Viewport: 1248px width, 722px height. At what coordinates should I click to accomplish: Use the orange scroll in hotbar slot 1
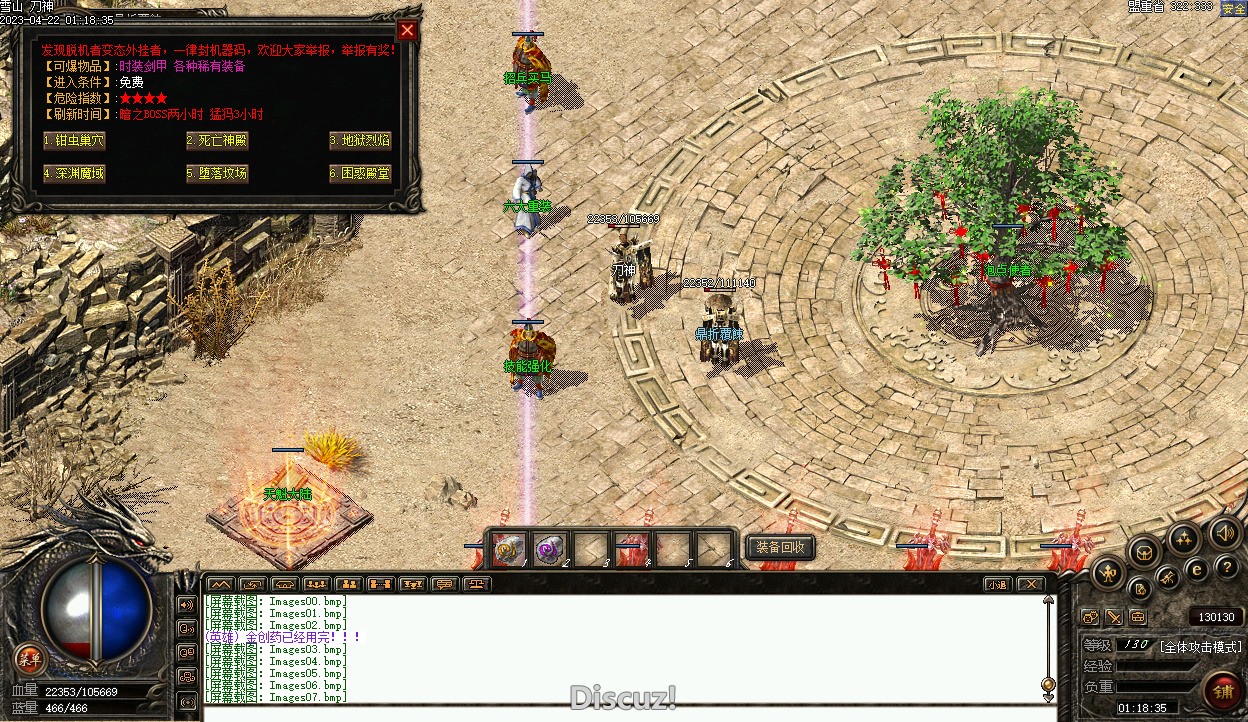[x=508, y=548]
